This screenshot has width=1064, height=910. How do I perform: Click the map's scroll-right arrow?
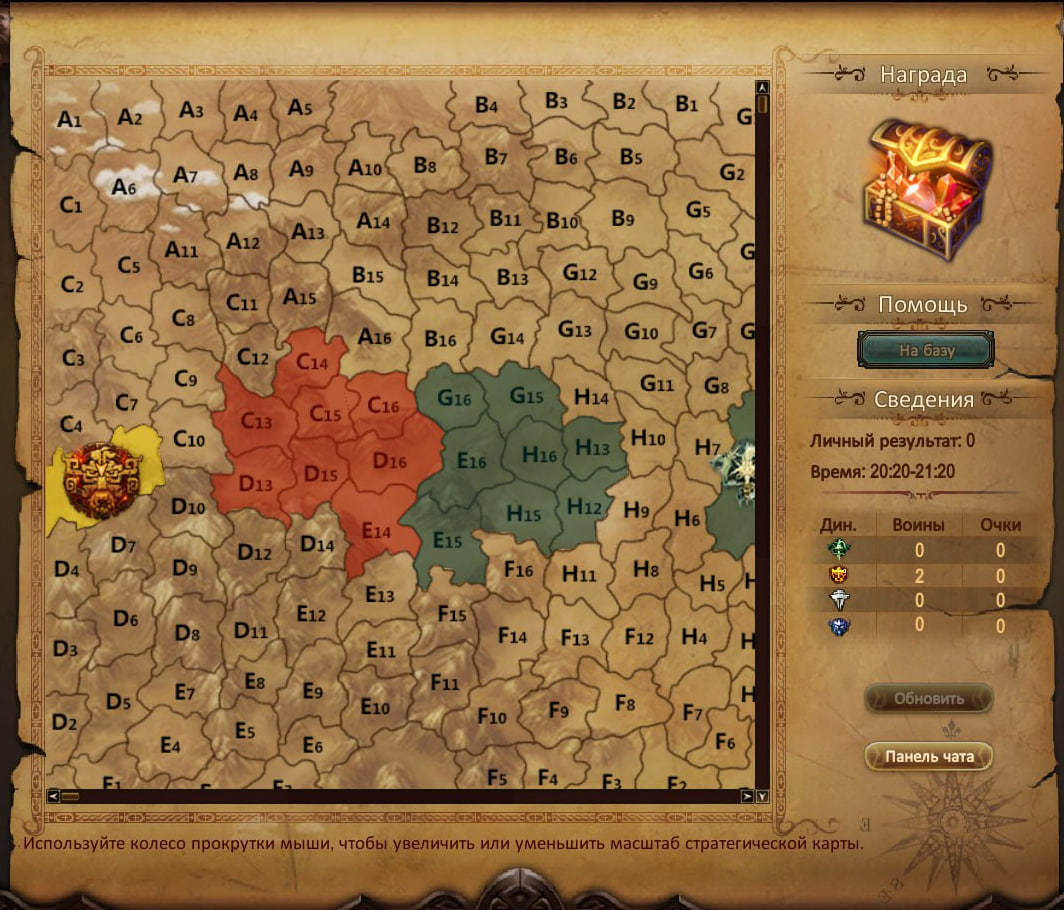(746, 796)
